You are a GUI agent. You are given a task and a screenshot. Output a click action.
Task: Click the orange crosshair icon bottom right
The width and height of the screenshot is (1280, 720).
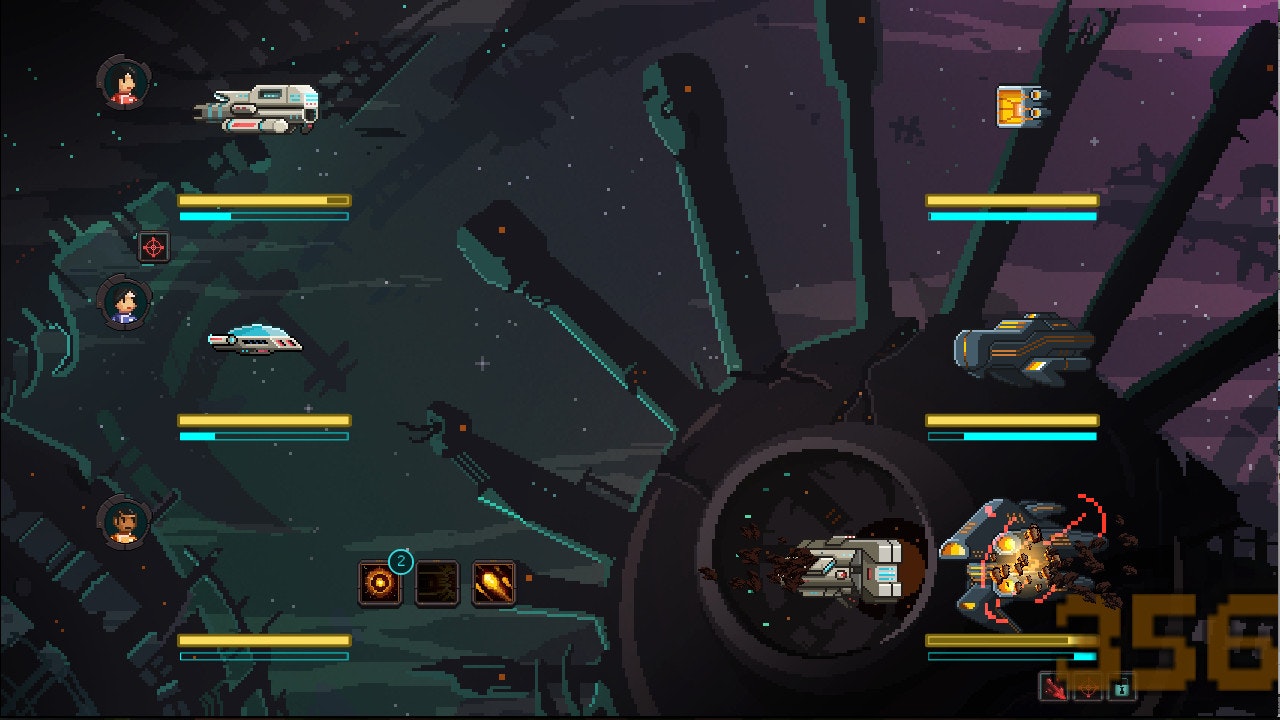click(1088, 687)
